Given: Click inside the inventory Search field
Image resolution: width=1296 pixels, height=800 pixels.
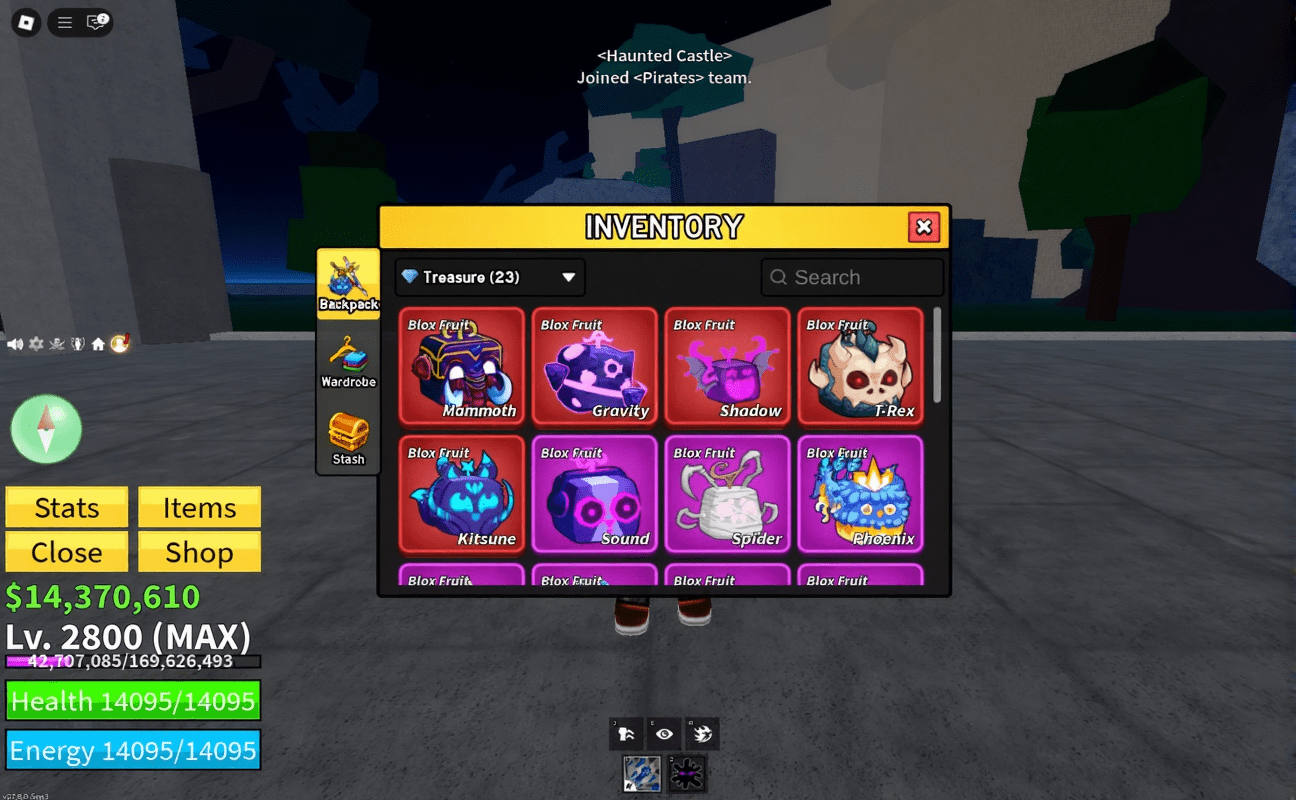Looking at the screenshot, I should [852, 277].
